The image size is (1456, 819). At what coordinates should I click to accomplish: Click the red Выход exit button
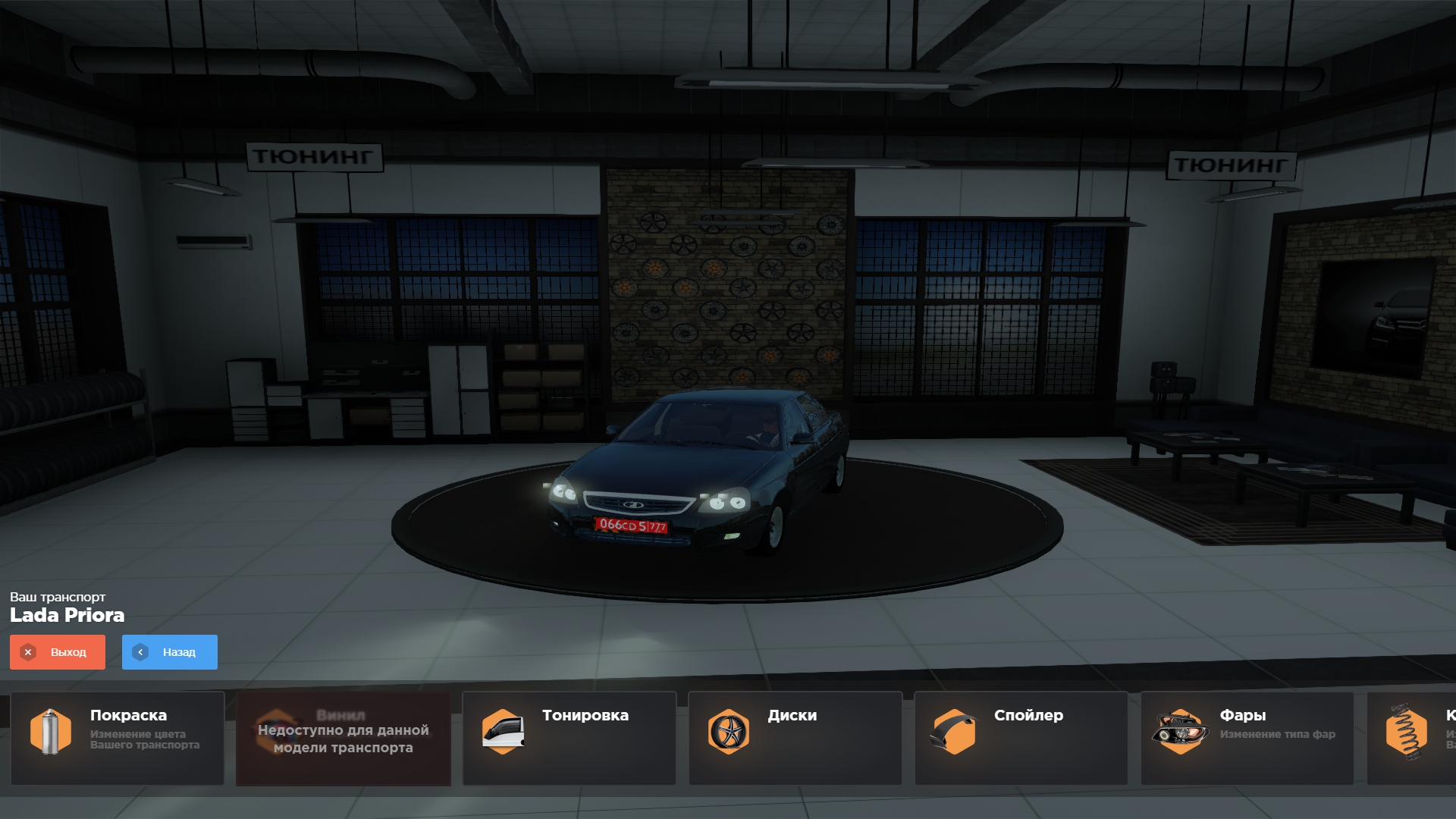pos(58,652)
